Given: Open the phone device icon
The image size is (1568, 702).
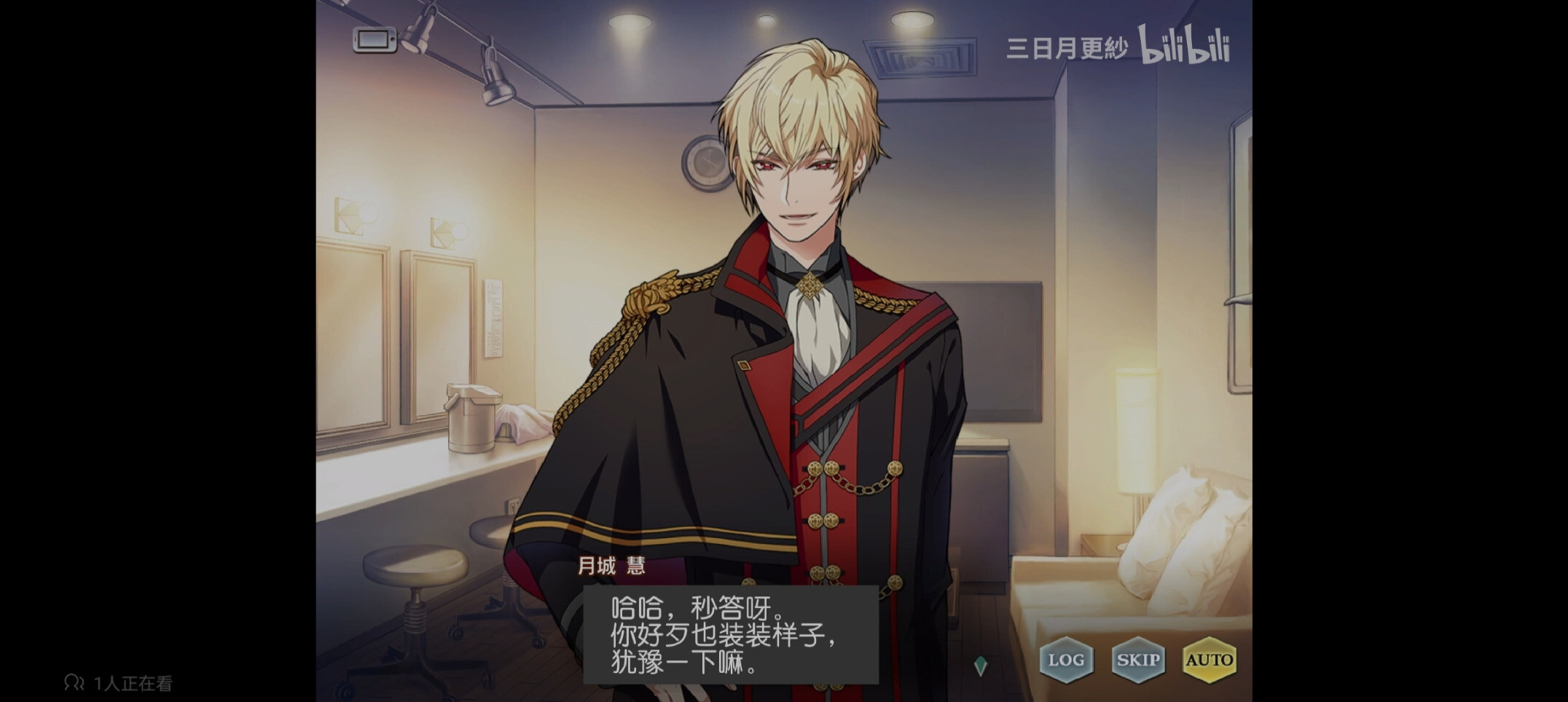Looking at the screenshot, I should pyautogui.click(x=375, y=39).
